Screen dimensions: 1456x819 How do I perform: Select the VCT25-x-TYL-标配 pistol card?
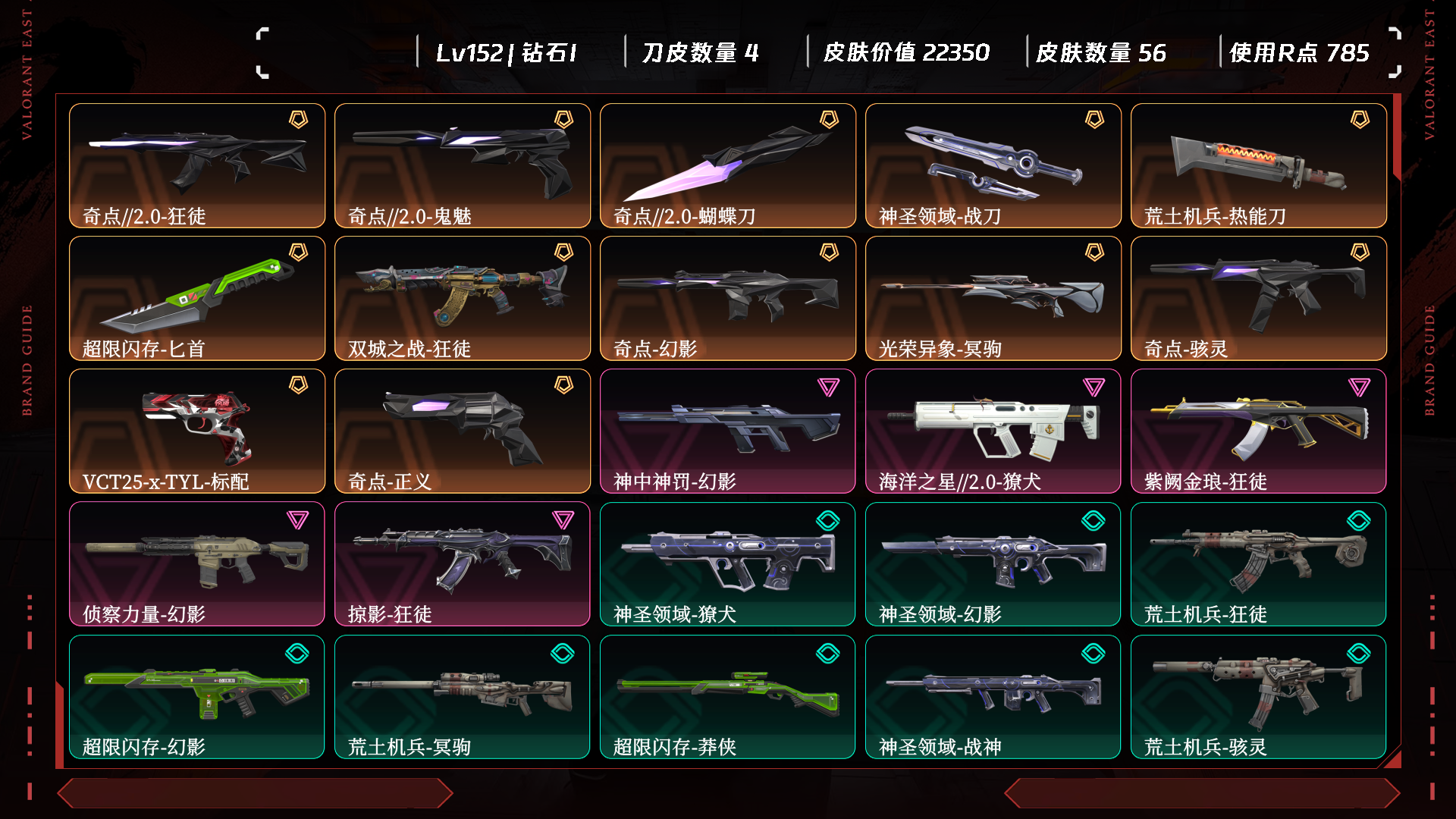(x=197, y=431)
